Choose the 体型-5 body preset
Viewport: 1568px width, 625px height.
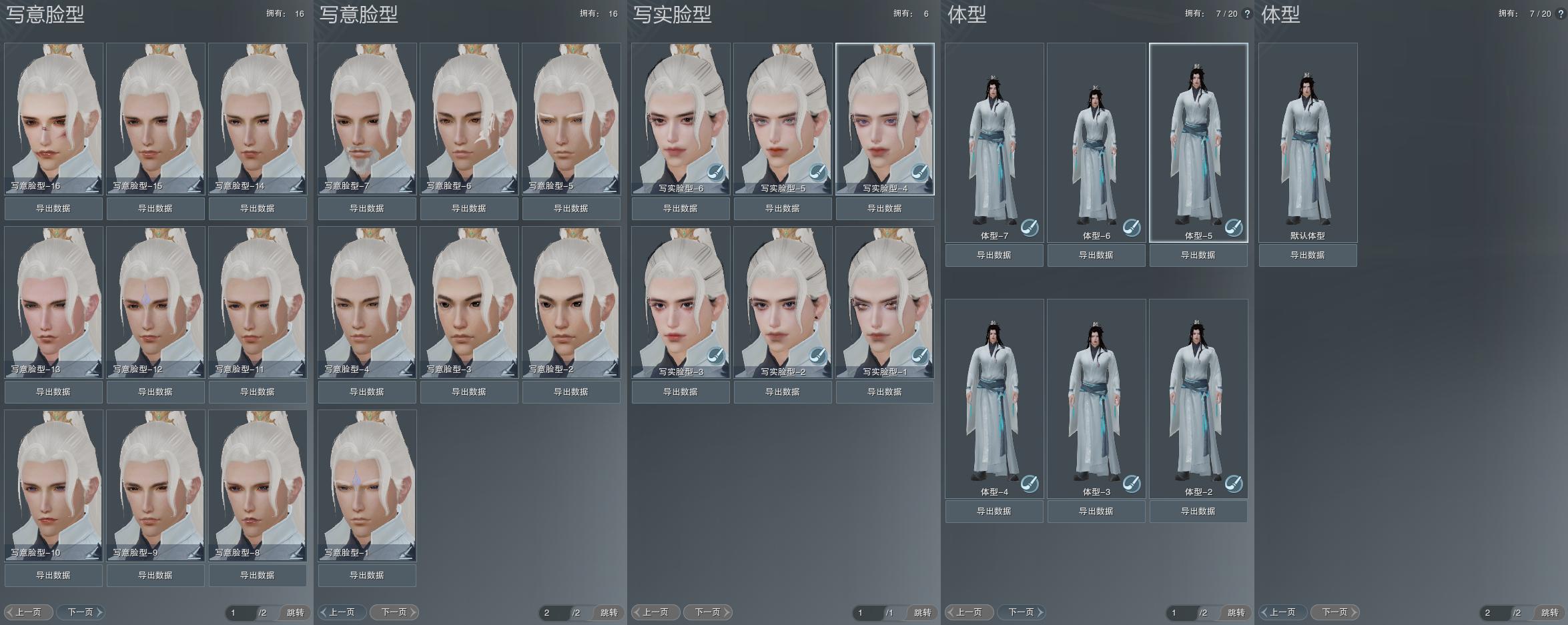tap(1198, 142)
